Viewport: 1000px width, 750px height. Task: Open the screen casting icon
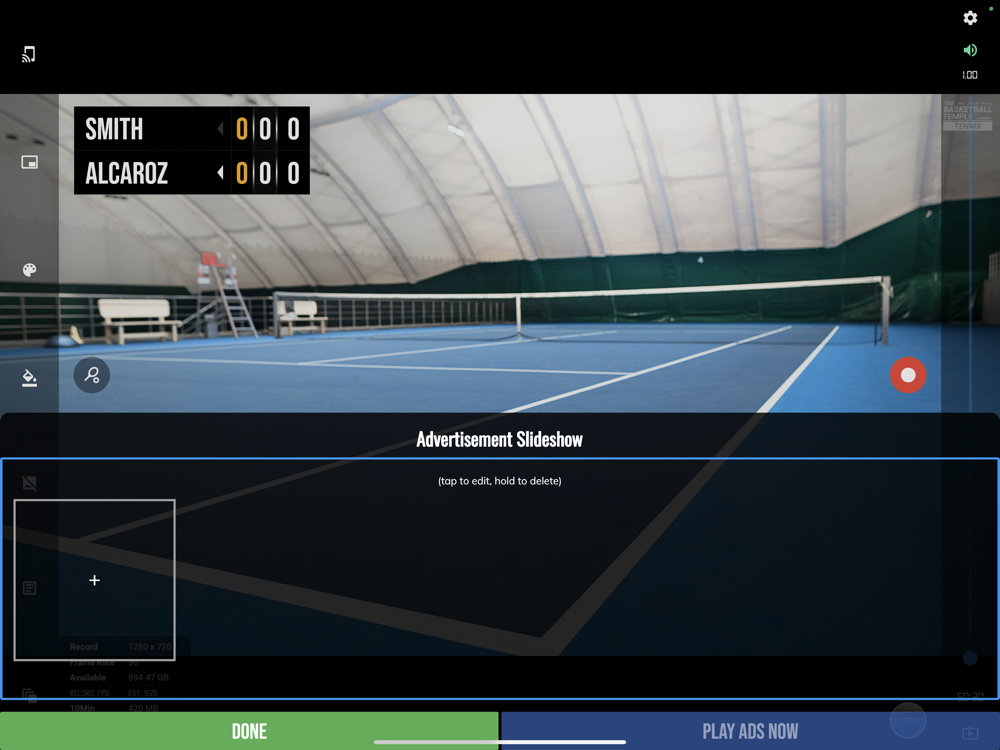[29, 54]
